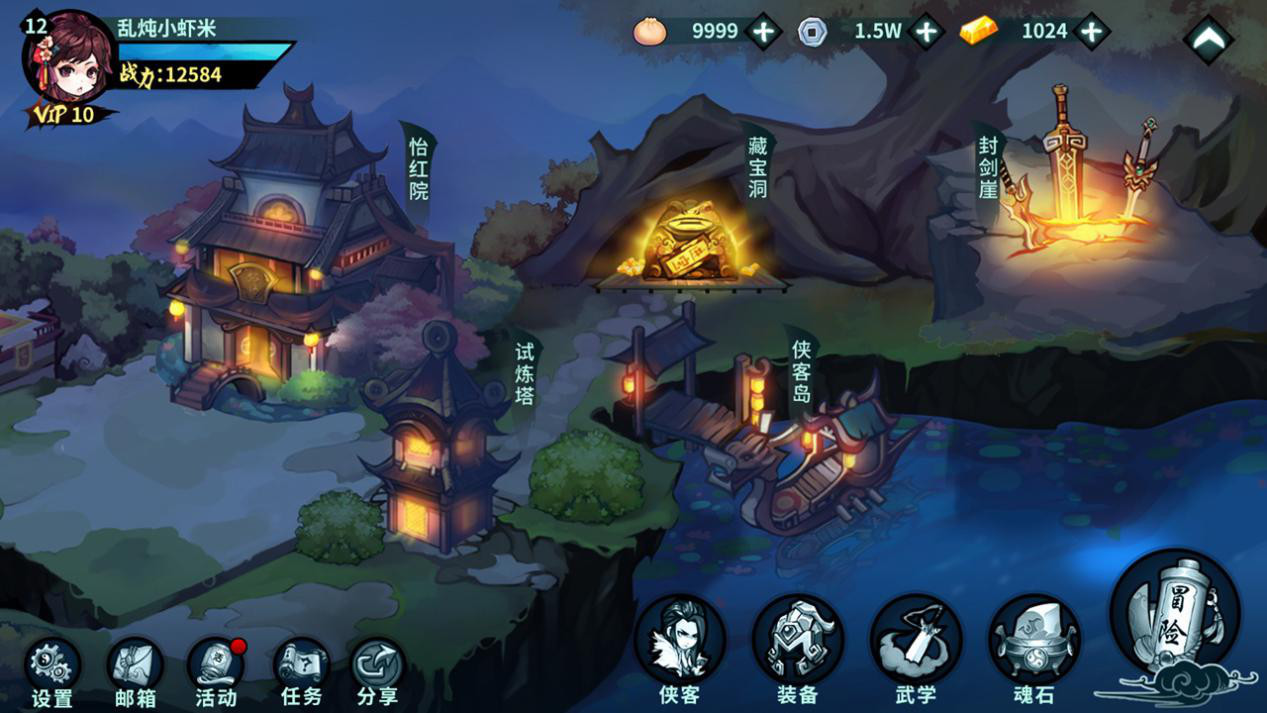Screen dimensions: 1267x713
Task: Add silver coins with the plus button
Action: [927, 32]
